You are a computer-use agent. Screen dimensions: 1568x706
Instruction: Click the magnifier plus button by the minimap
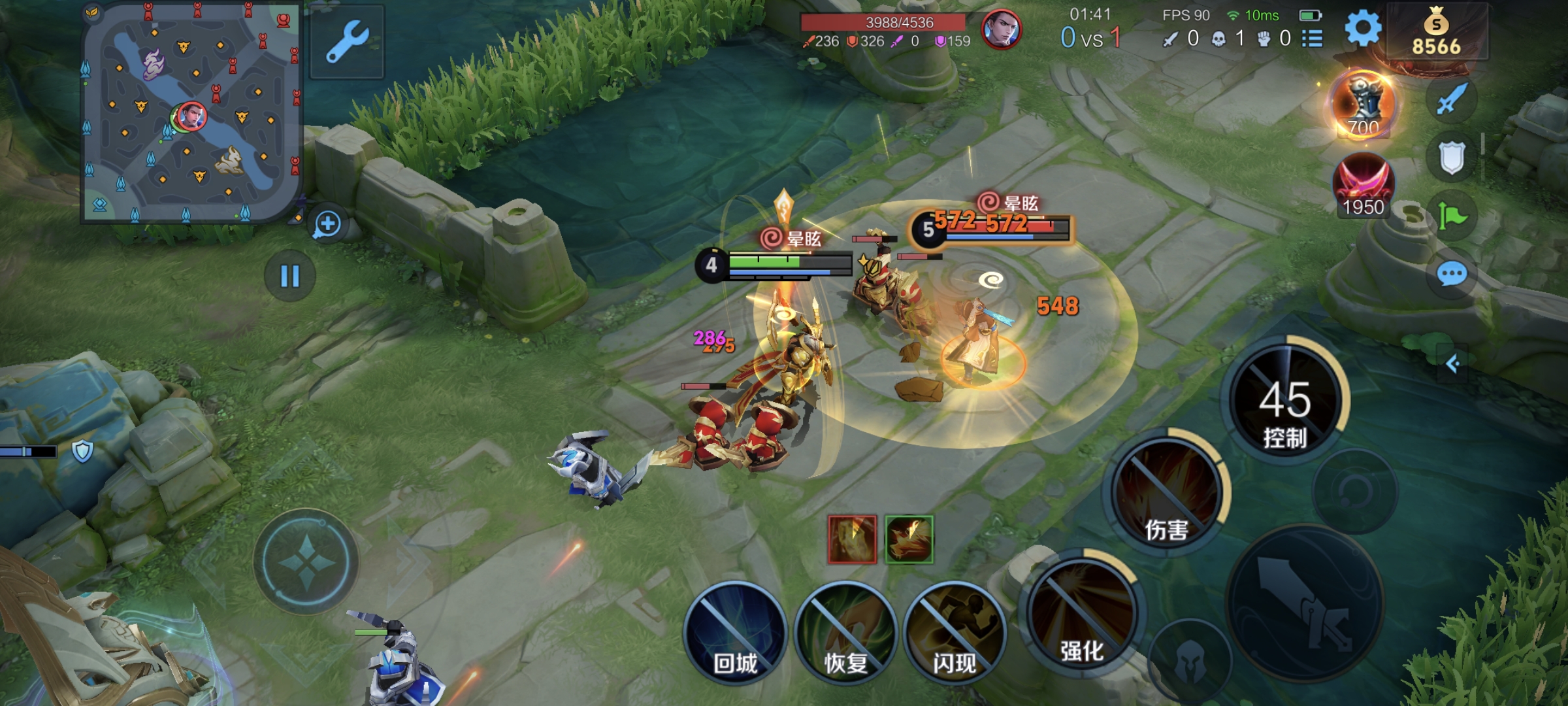[327, 225]
